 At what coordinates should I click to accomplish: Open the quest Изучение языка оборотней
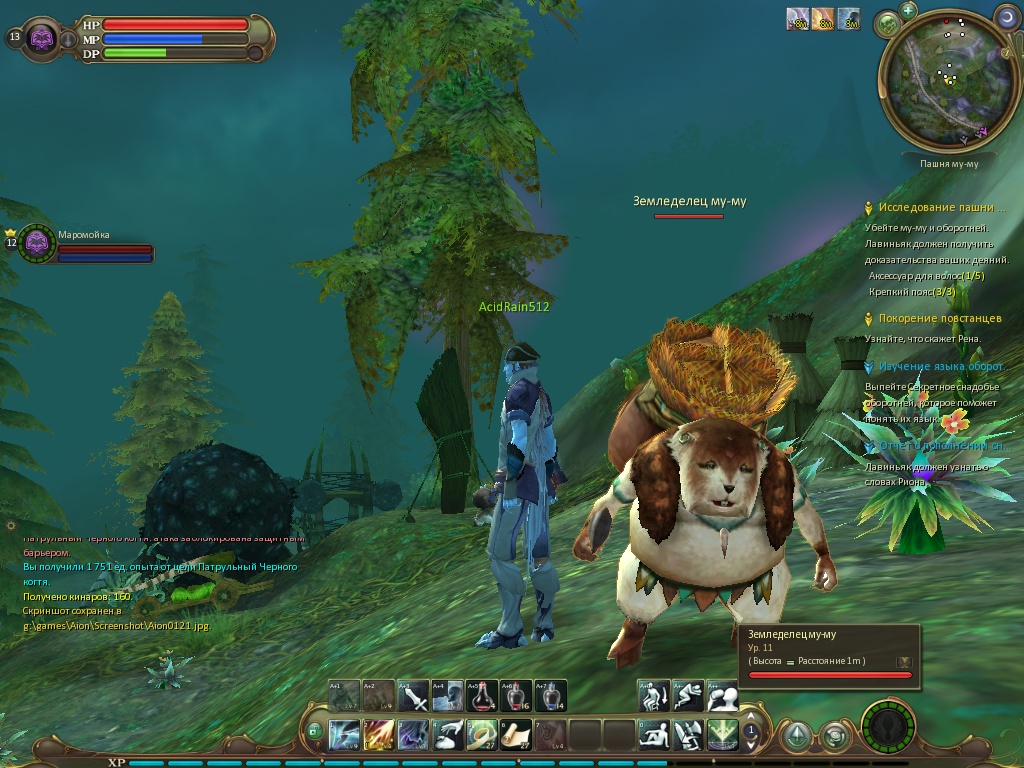(x=941, y=367)
